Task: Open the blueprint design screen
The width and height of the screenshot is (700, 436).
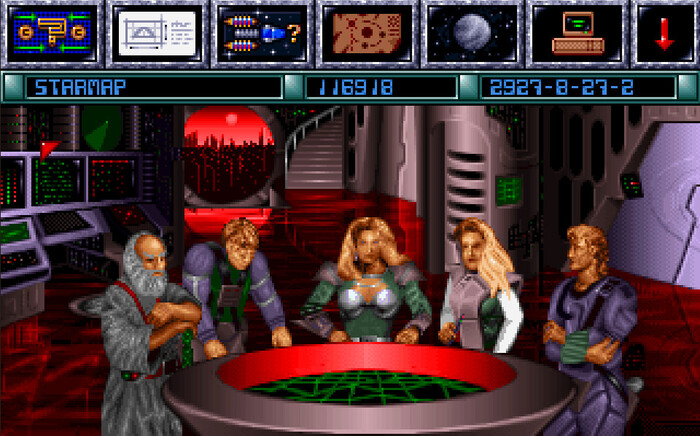Action: [x=155, y=32]
